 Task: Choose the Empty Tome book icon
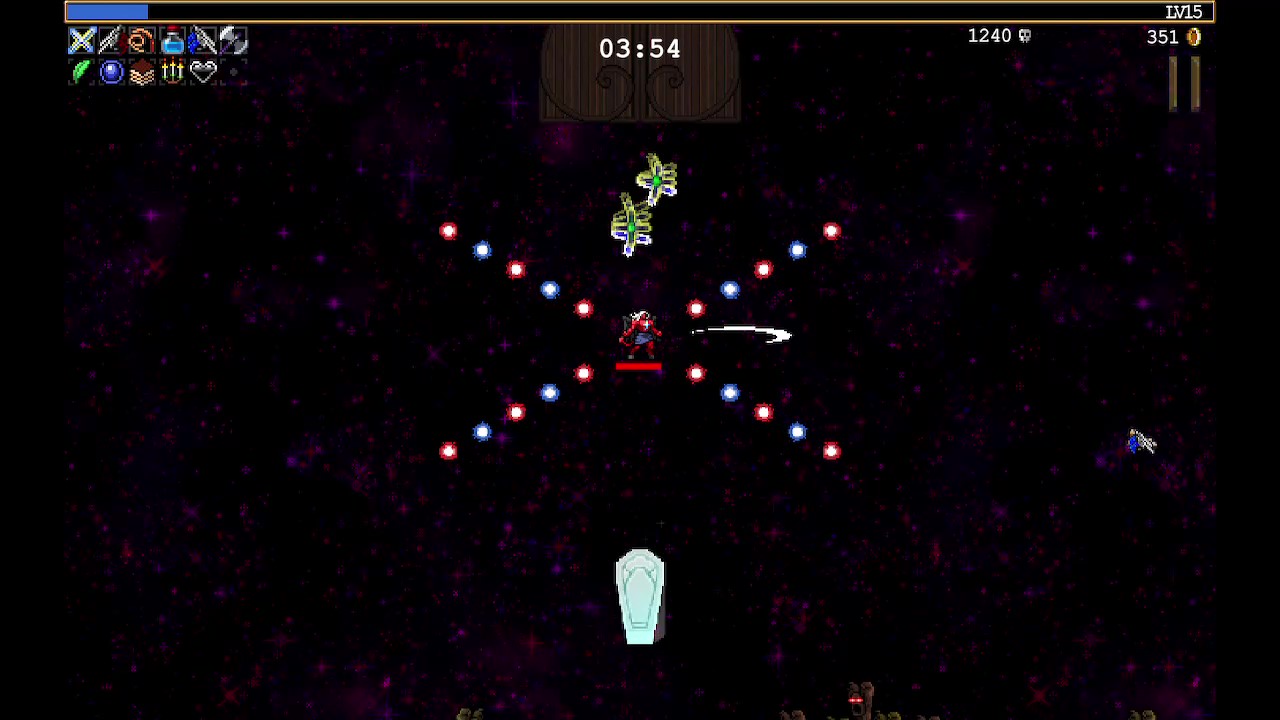142,72
